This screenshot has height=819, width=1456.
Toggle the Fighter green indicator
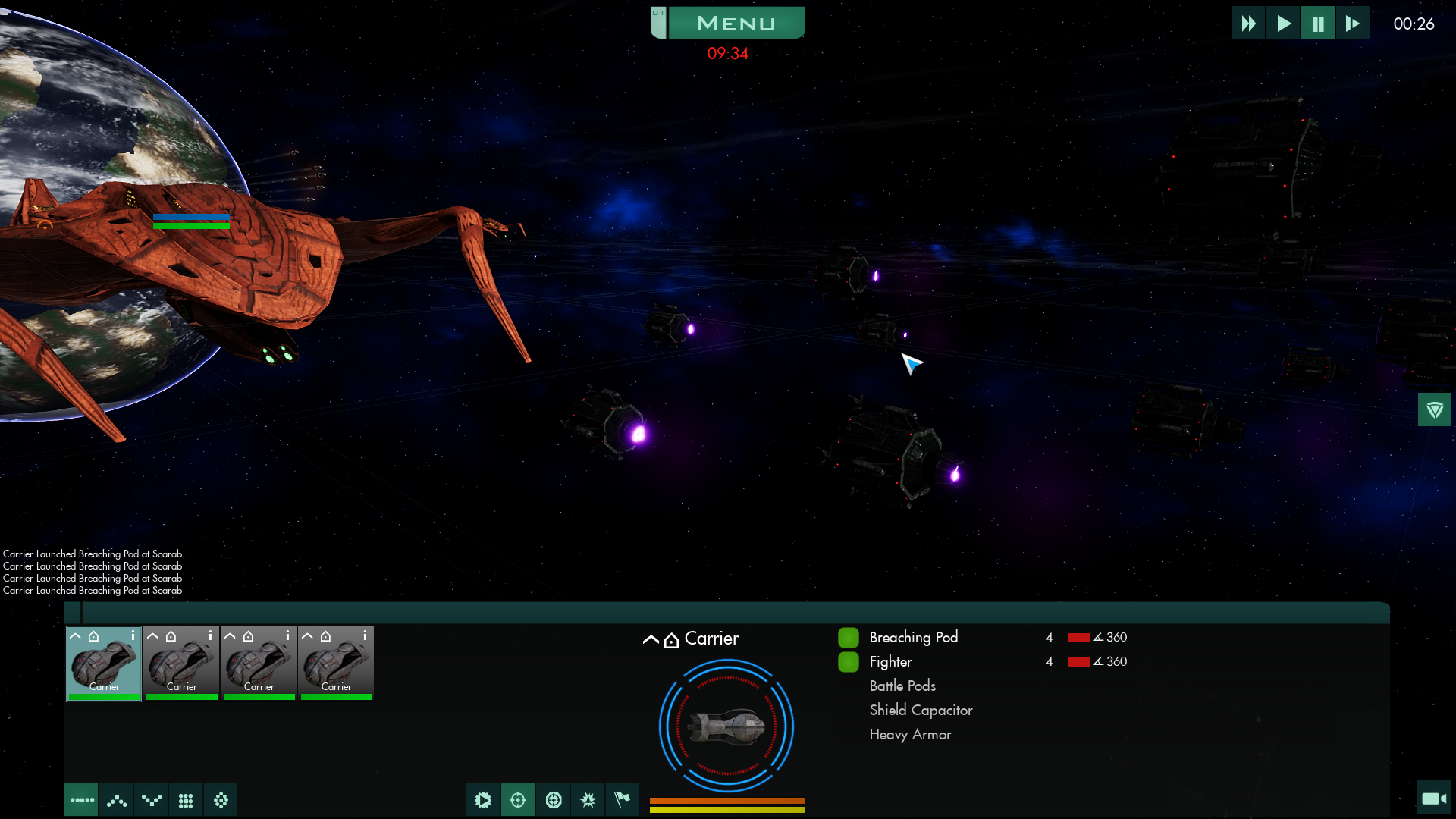click(848, 662)
